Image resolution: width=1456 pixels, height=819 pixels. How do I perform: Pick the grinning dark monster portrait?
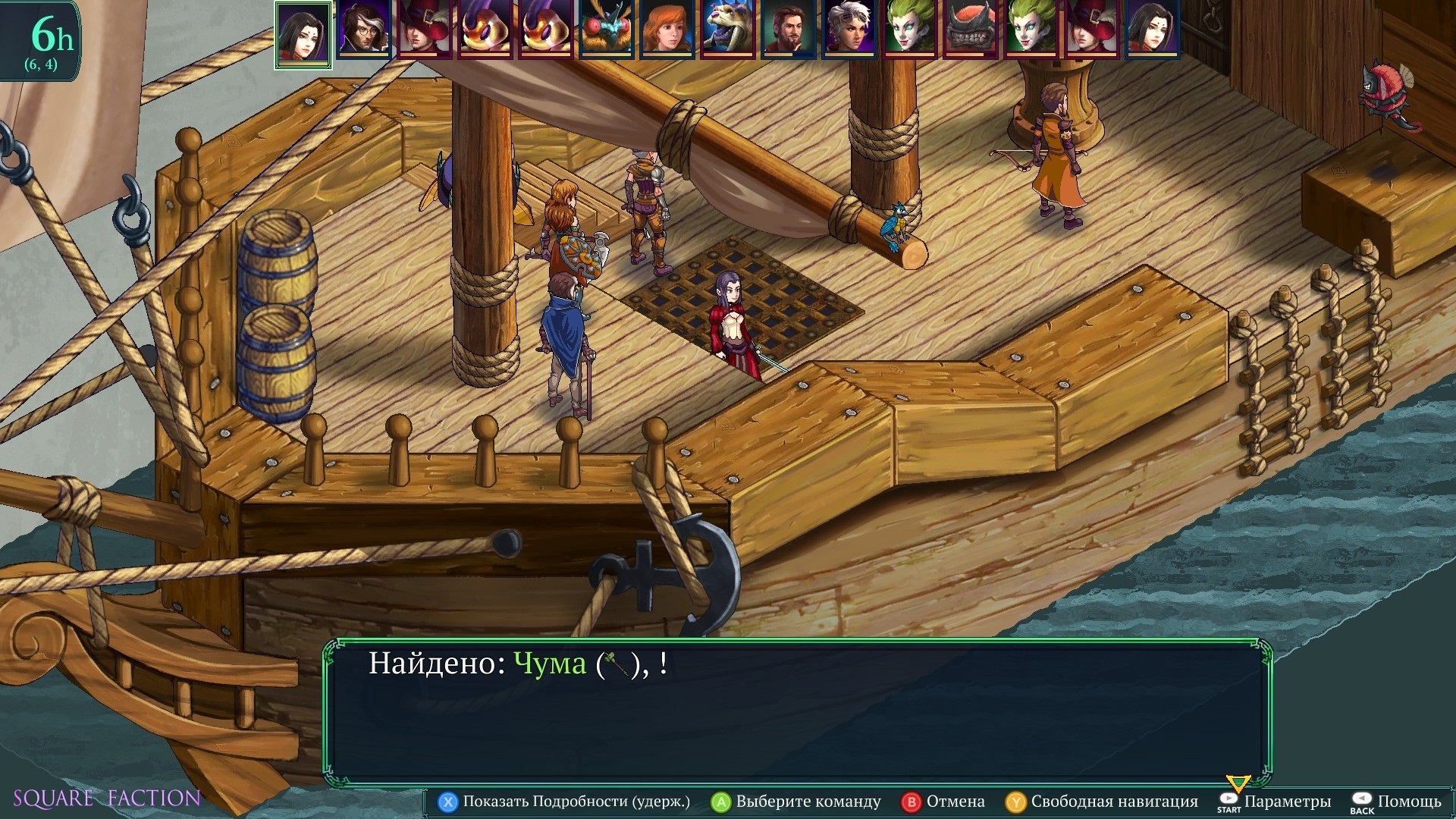click(x=971, y=30)
